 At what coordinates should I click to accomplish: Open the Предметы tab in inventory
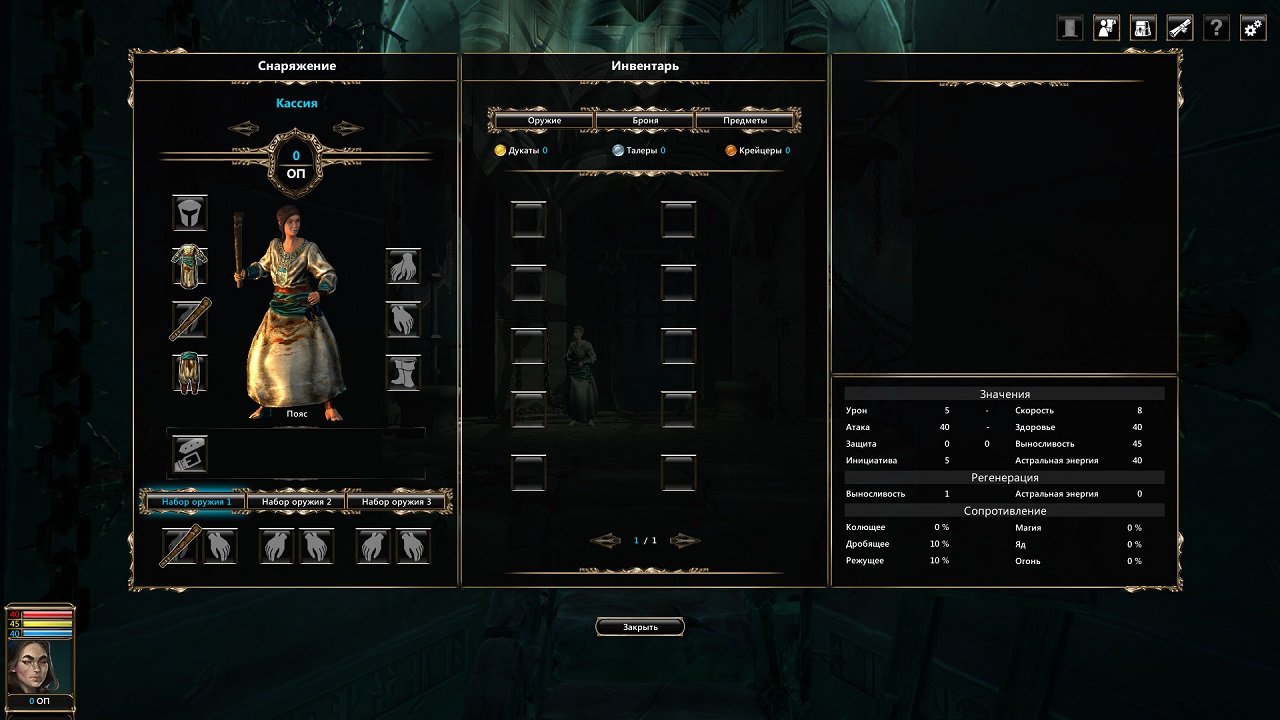pos(745,119)
